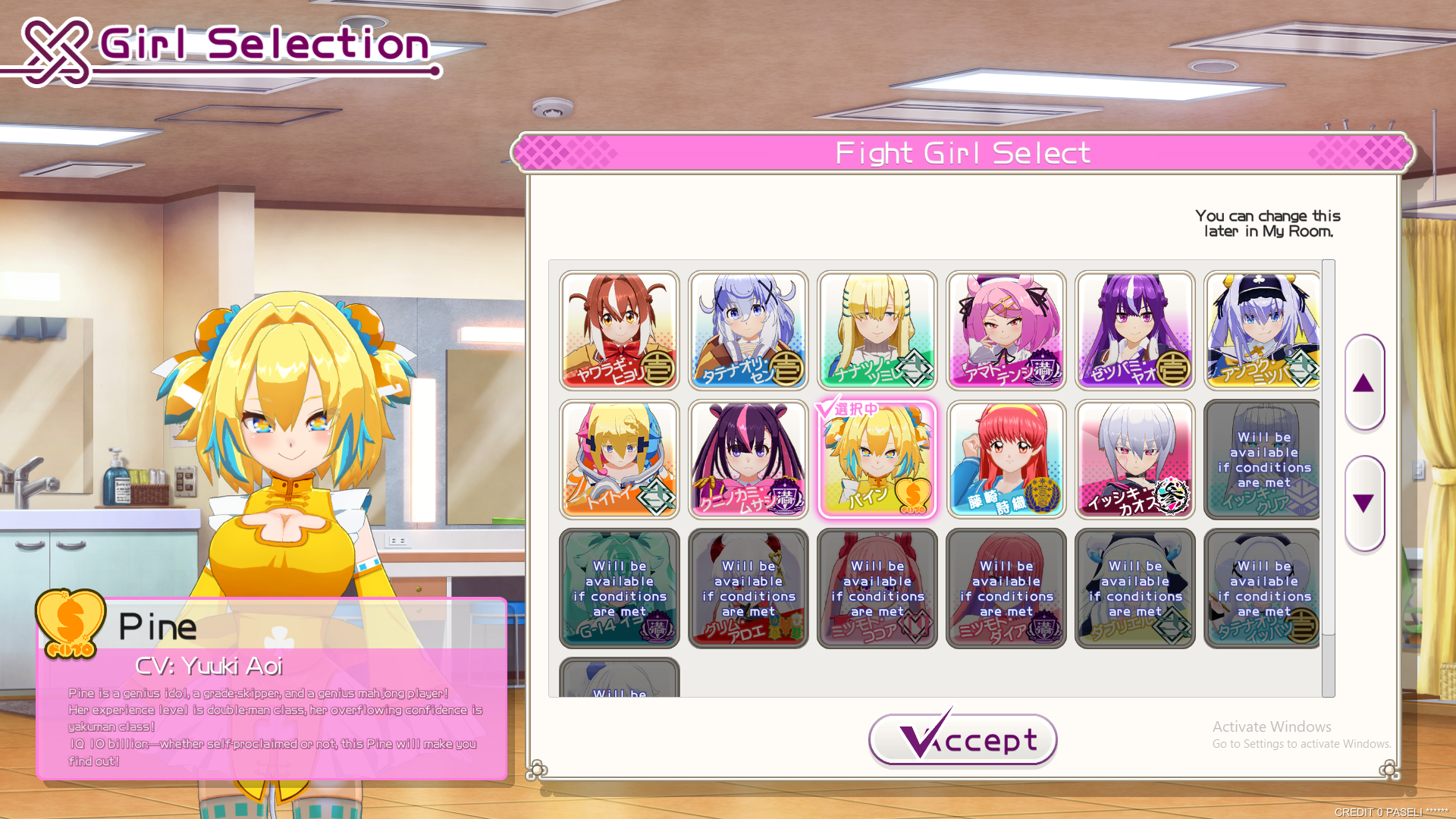Click the up arrow scroll button

[1363, 383]
